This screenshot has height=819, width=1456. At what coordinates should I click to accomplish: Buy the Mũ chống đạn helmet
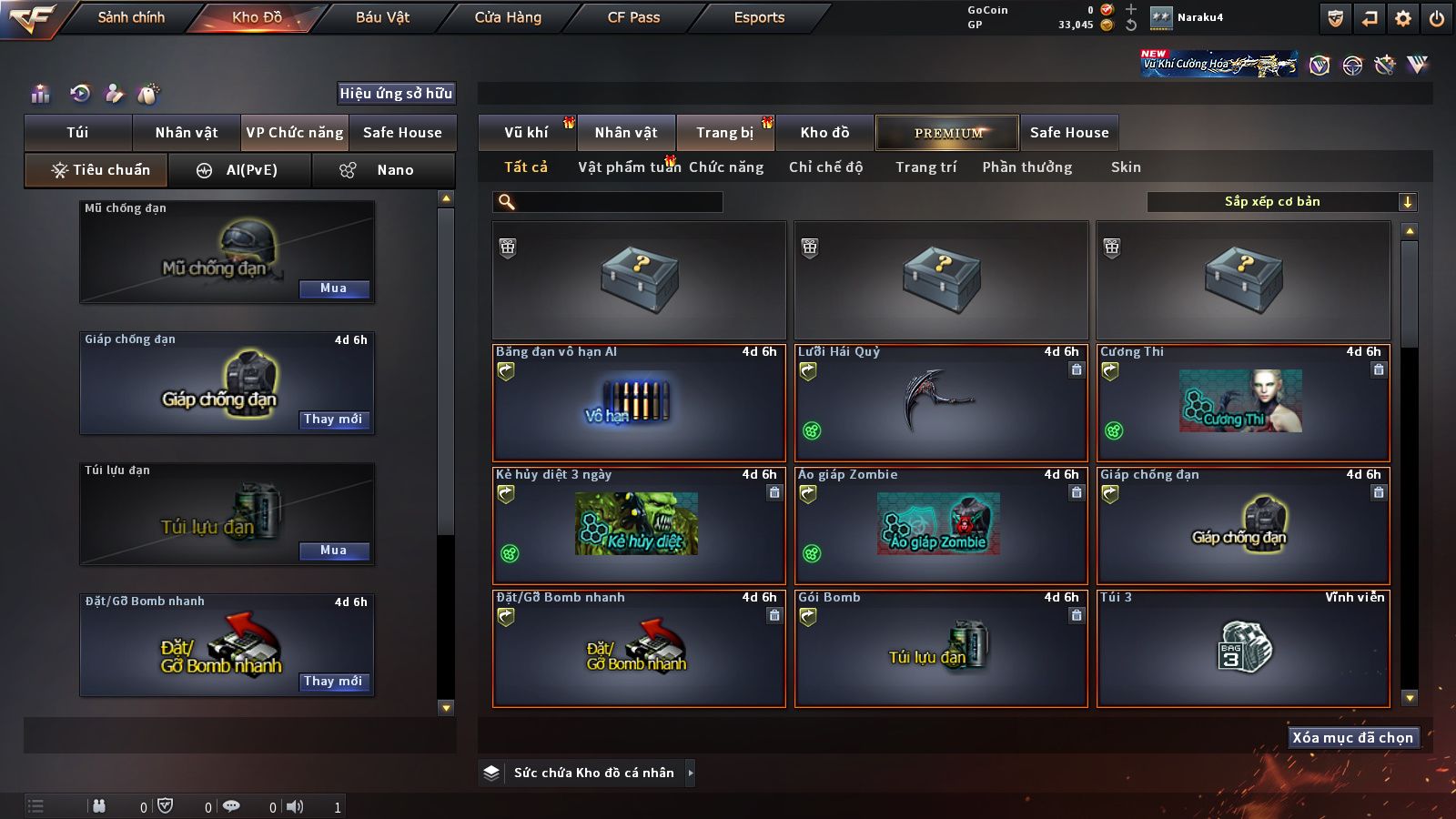[334, 288]
